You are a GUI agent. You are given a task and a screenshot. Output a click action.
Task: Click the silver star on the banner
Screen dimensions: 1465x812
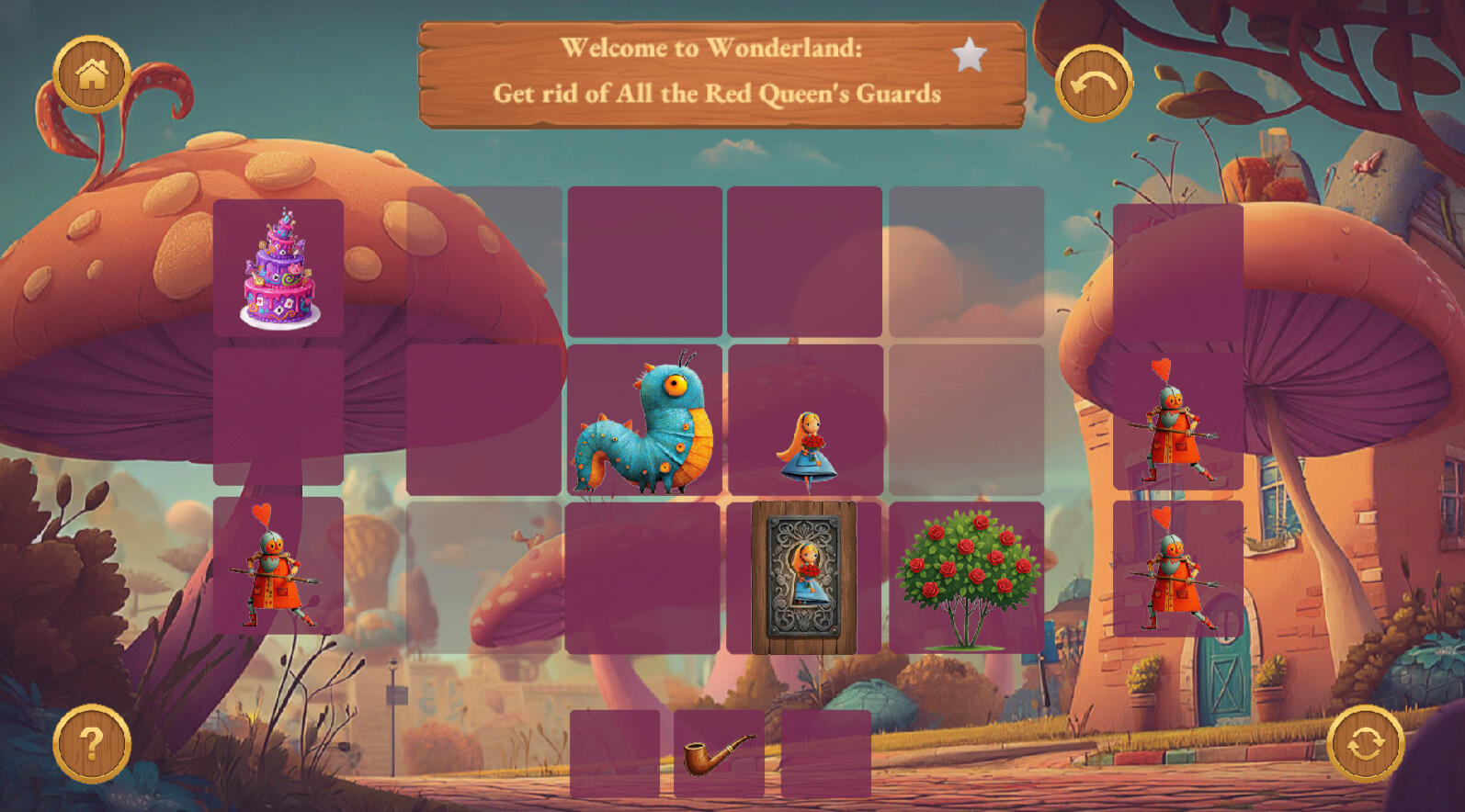point(969,56)
